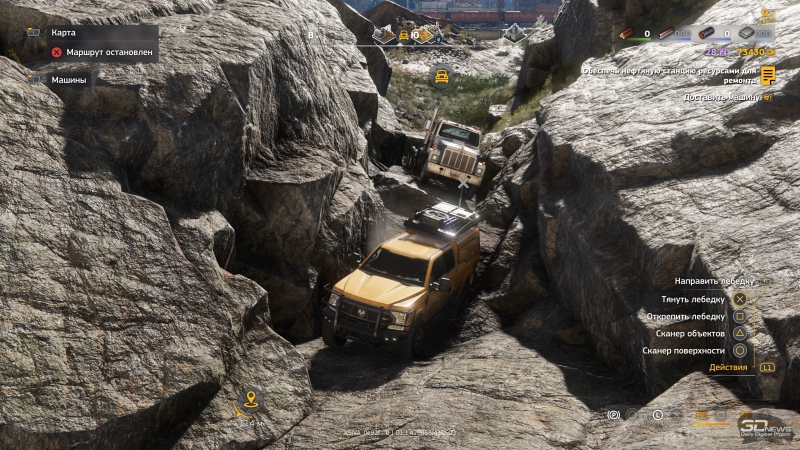Click the oil station repair objective tracker

tap(680, 74)
